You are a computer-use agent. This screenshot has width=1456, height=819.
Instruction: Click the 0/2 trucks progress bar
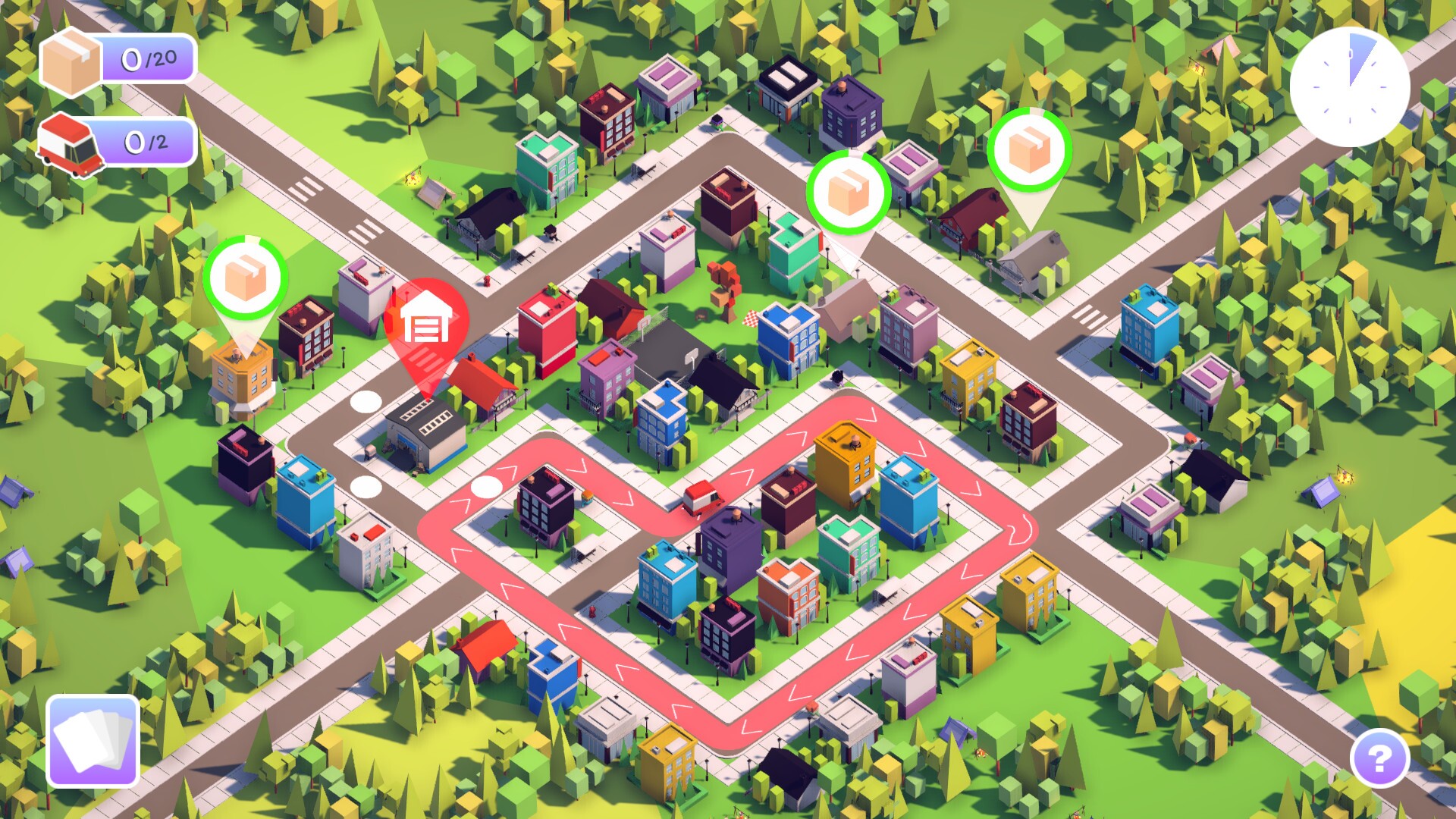coord(148,140)
